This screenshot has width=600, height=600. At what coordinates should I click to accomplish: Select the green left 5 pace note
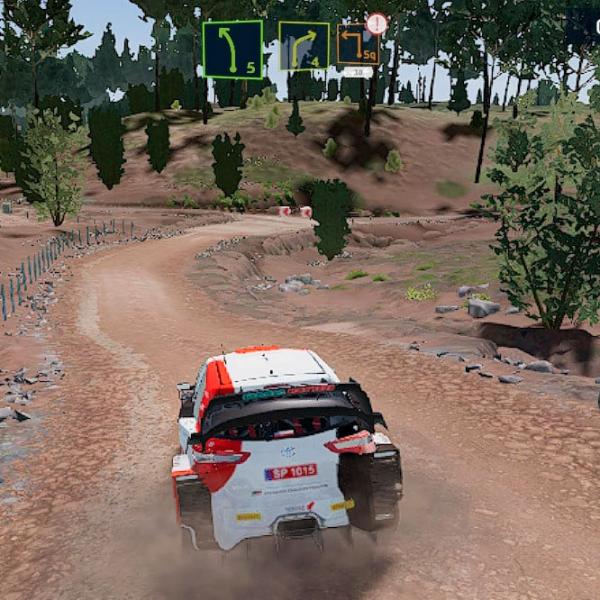(x=232, y=49)
